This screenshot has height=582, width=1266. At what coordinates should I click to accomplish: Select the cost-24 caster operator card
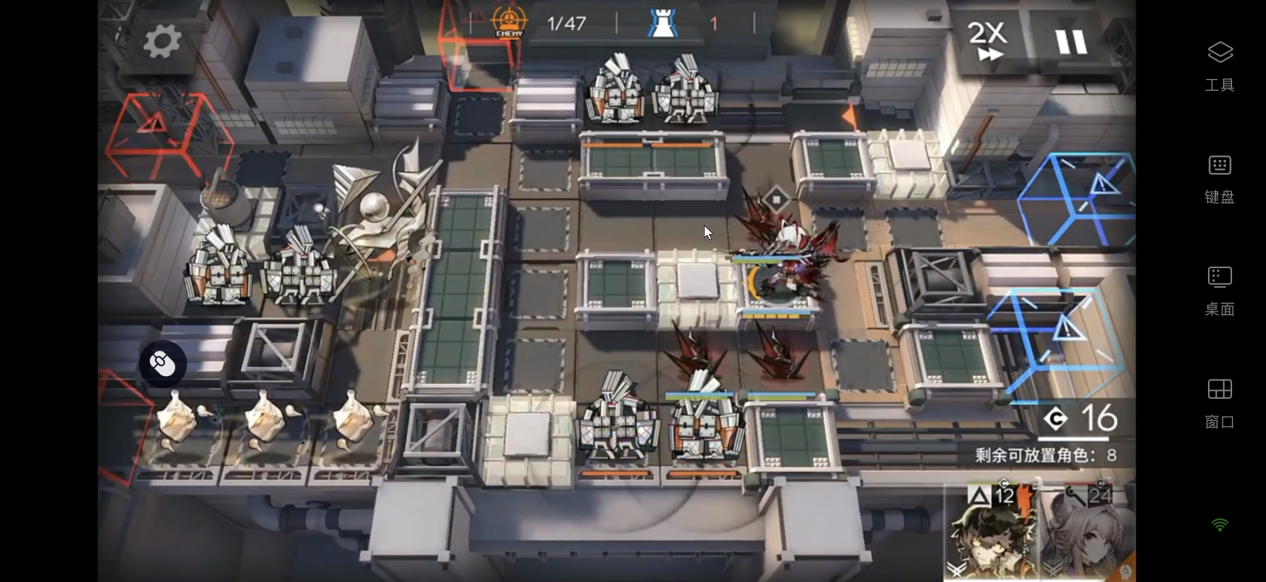1086,532
